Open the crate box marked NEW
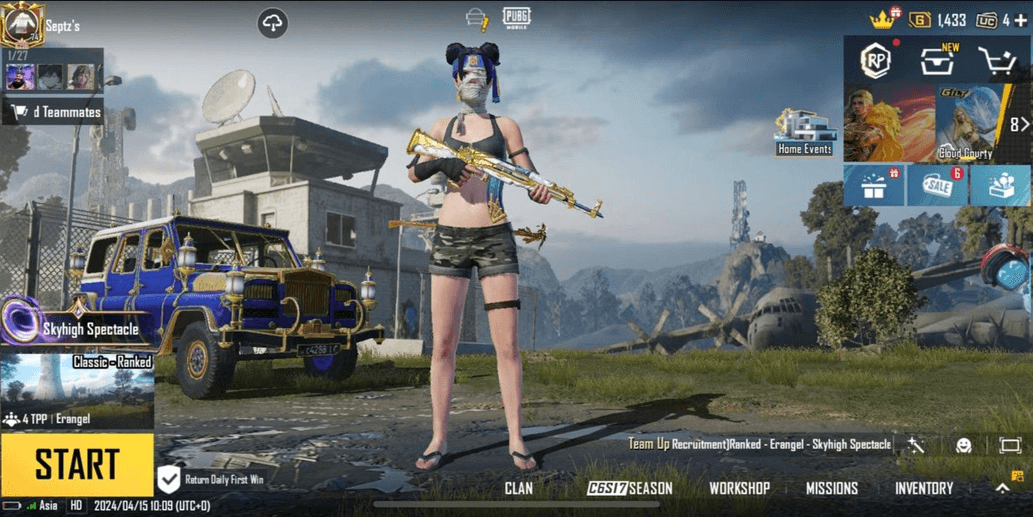This screenshot has width=1033, height=517. (937, 62)
